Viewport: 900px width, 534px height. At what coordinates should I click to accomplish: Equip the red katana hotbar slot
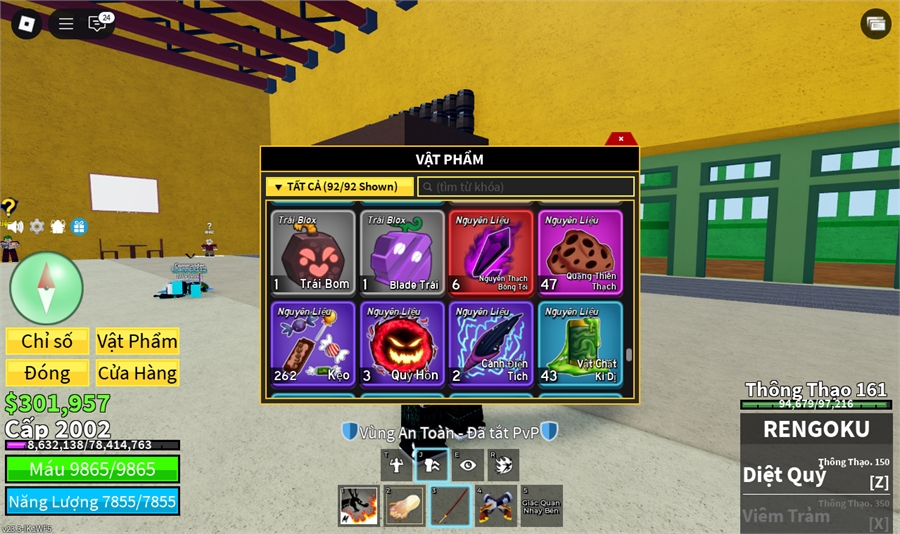450,505
